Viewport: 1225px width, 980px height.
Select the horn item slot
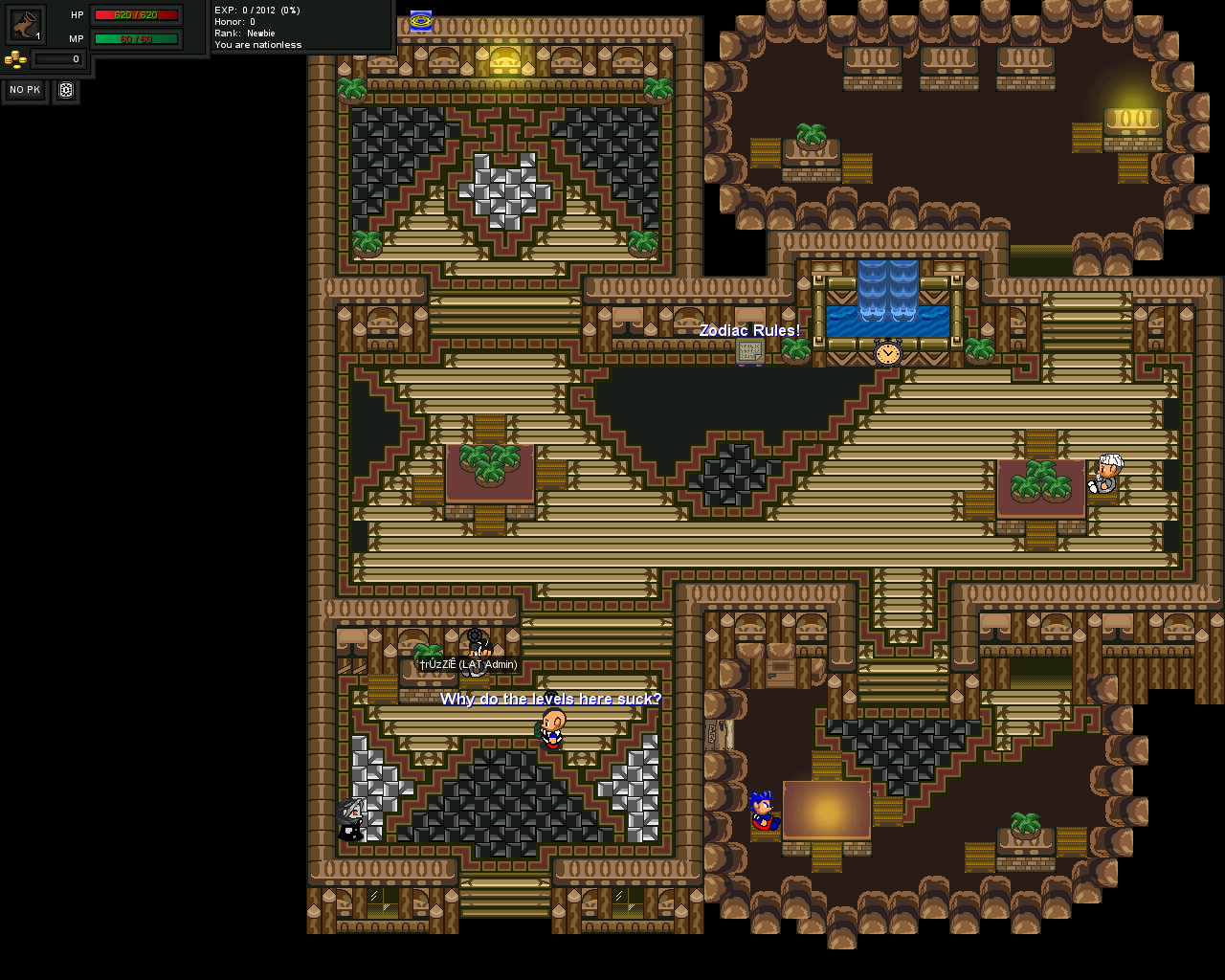[25, 24]
